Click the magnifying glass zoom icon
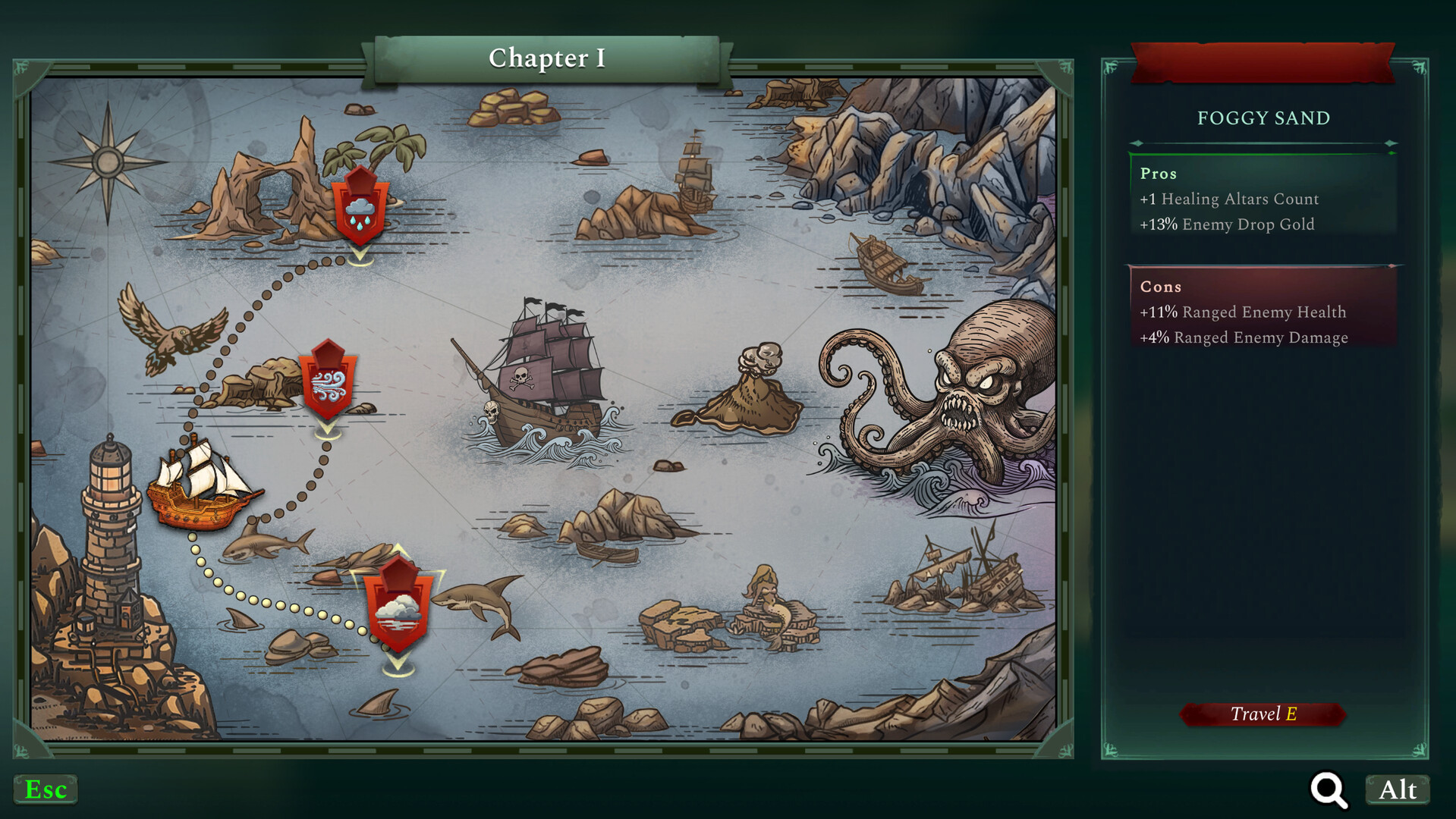Screen dimensions: 1456x819 tap(1327, 789)
